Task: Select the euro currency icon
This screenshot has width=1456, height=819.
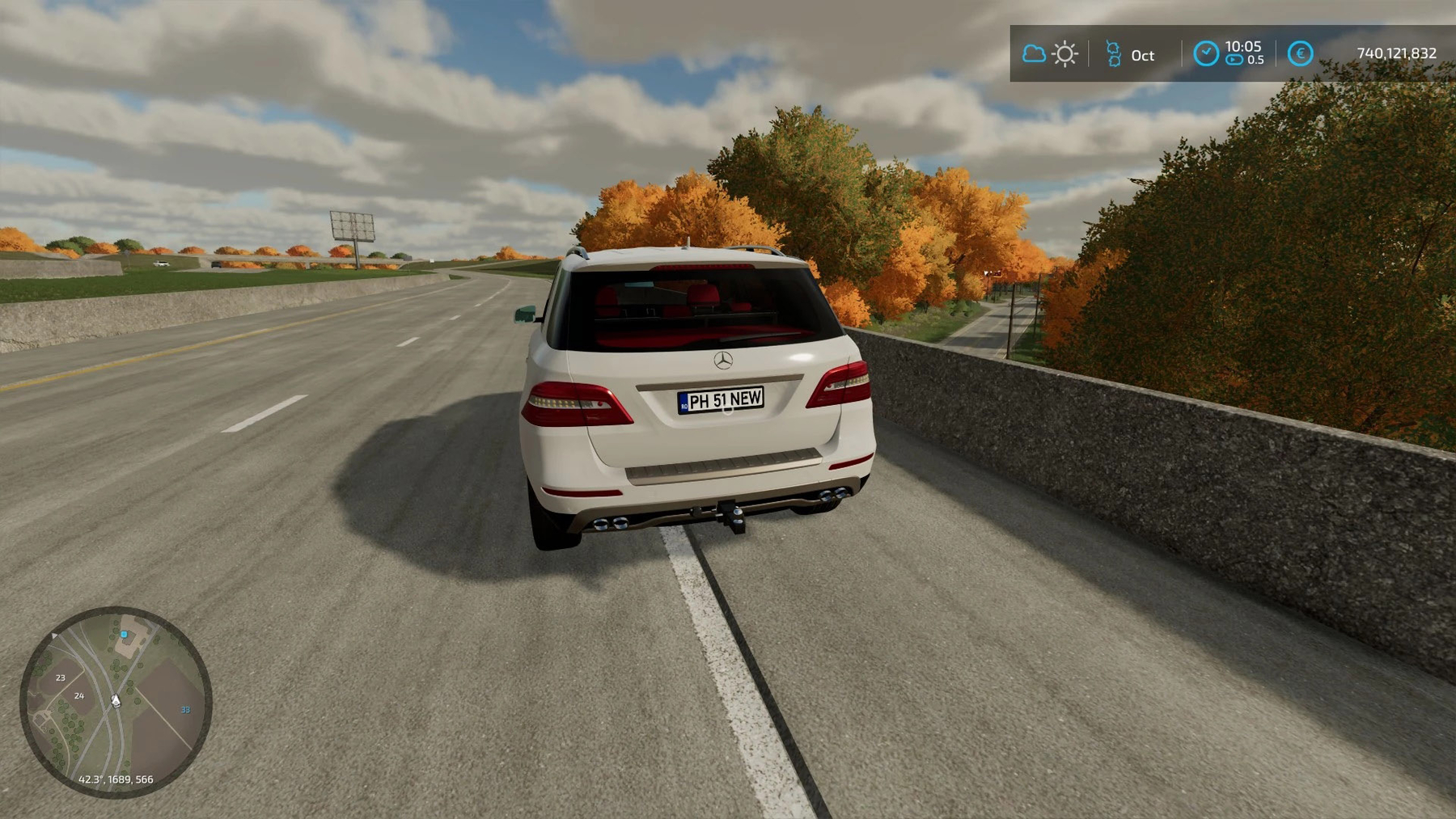Action: pyautogui.click(x=1300, y=54)
